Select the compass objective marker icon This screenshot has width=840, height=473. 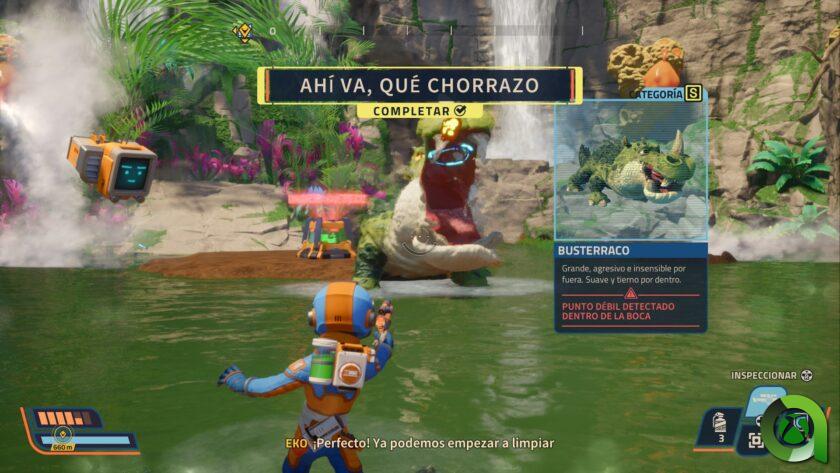pos(242,31)
